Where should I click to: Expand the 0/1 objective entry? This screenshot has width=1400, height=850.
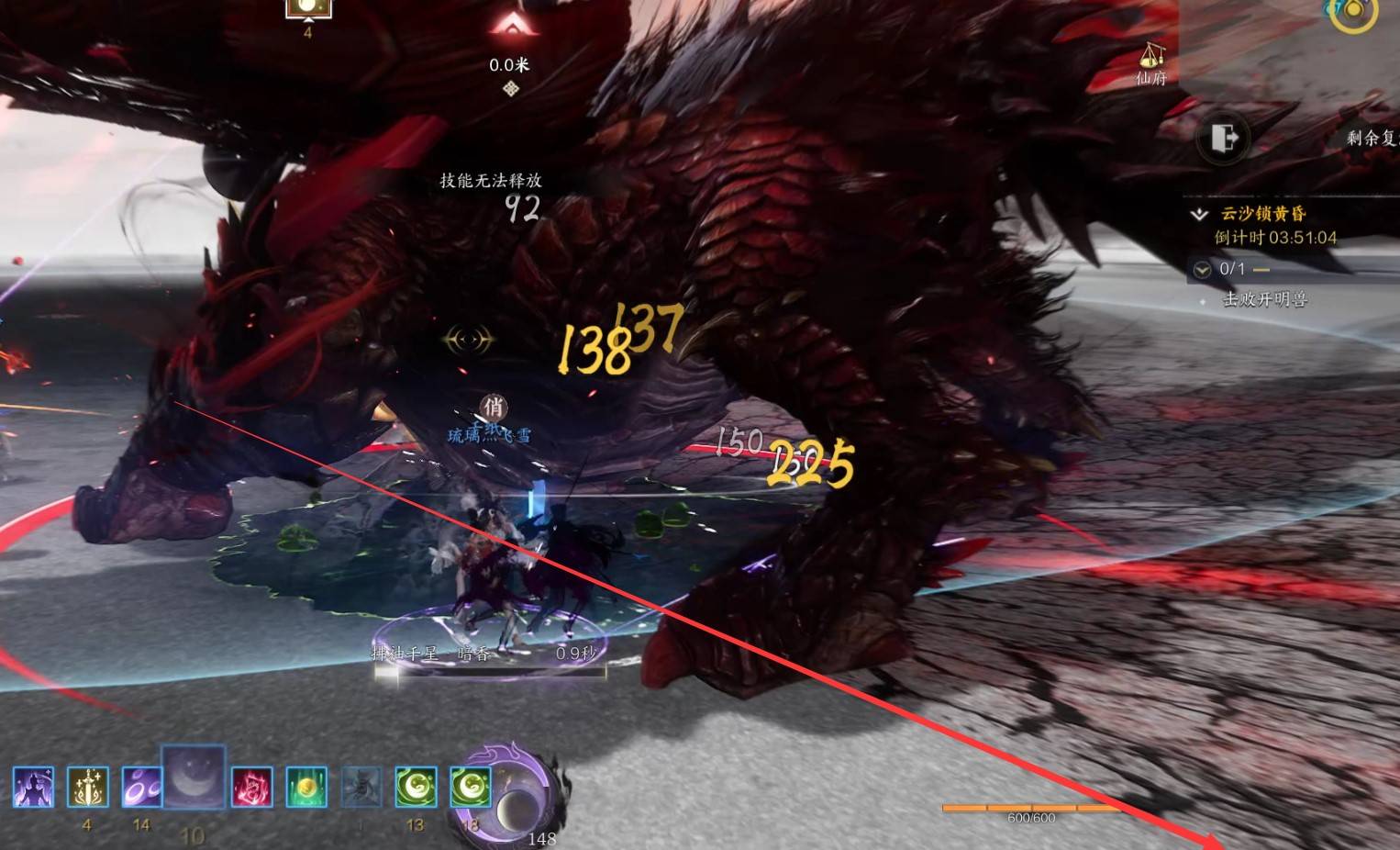(x=1202, y=270)
